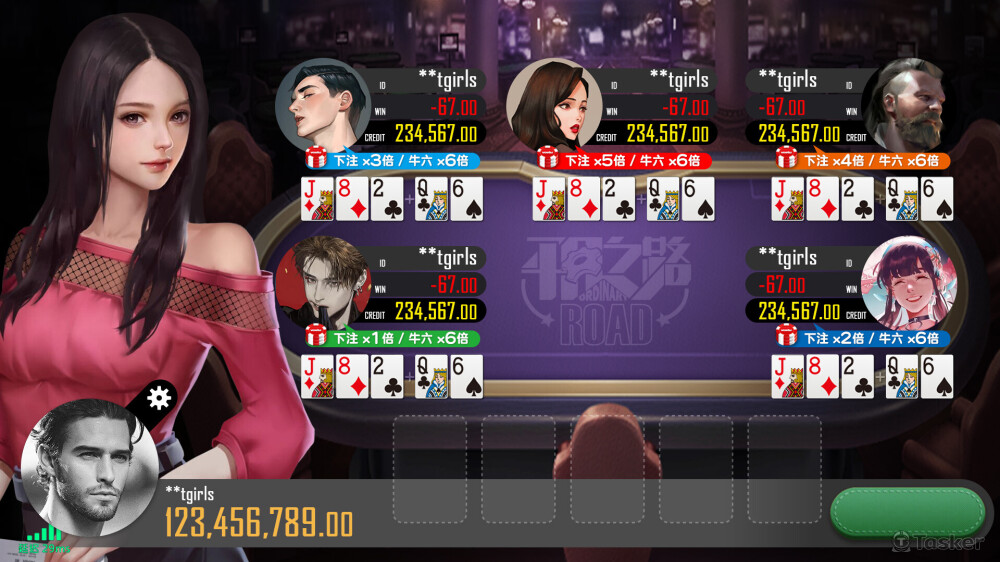This screenshot has width=1000, height=562.
Task: Send a gift to the 下注 ×3倍 player
Action: [316, 158]
